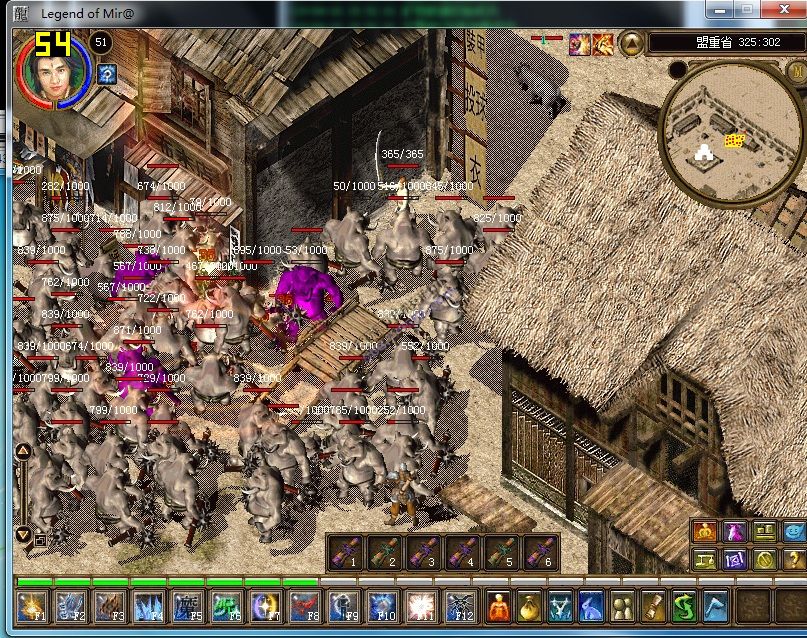The width and height of the screenshot is (807, 638).
Task: Trigger the F7 magic shield skill
Action: click(x=265, y=607)
